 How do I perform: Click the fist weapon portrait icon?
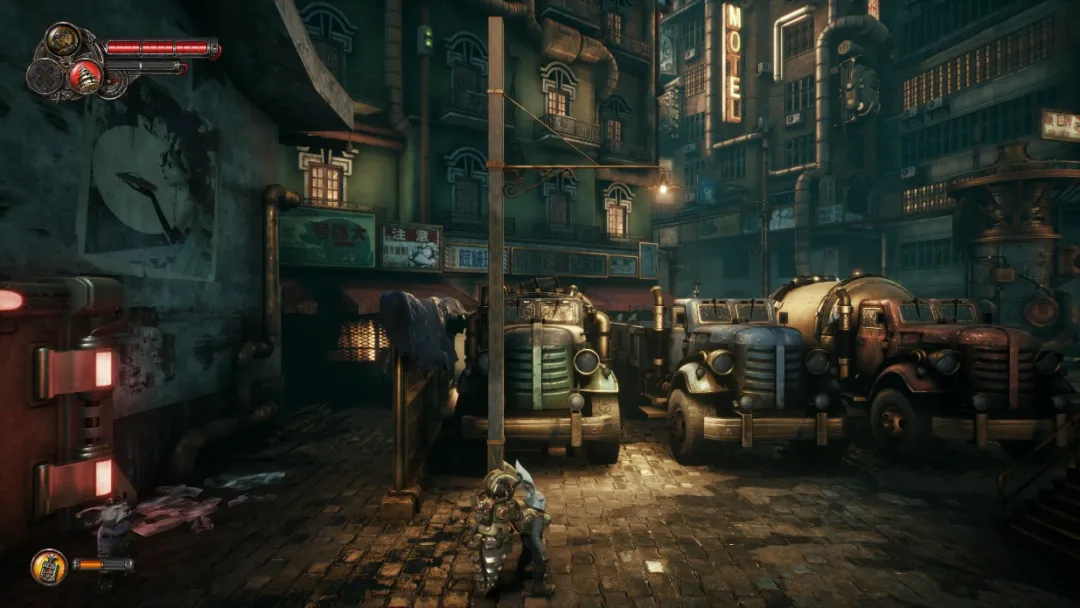click(64, 40)
